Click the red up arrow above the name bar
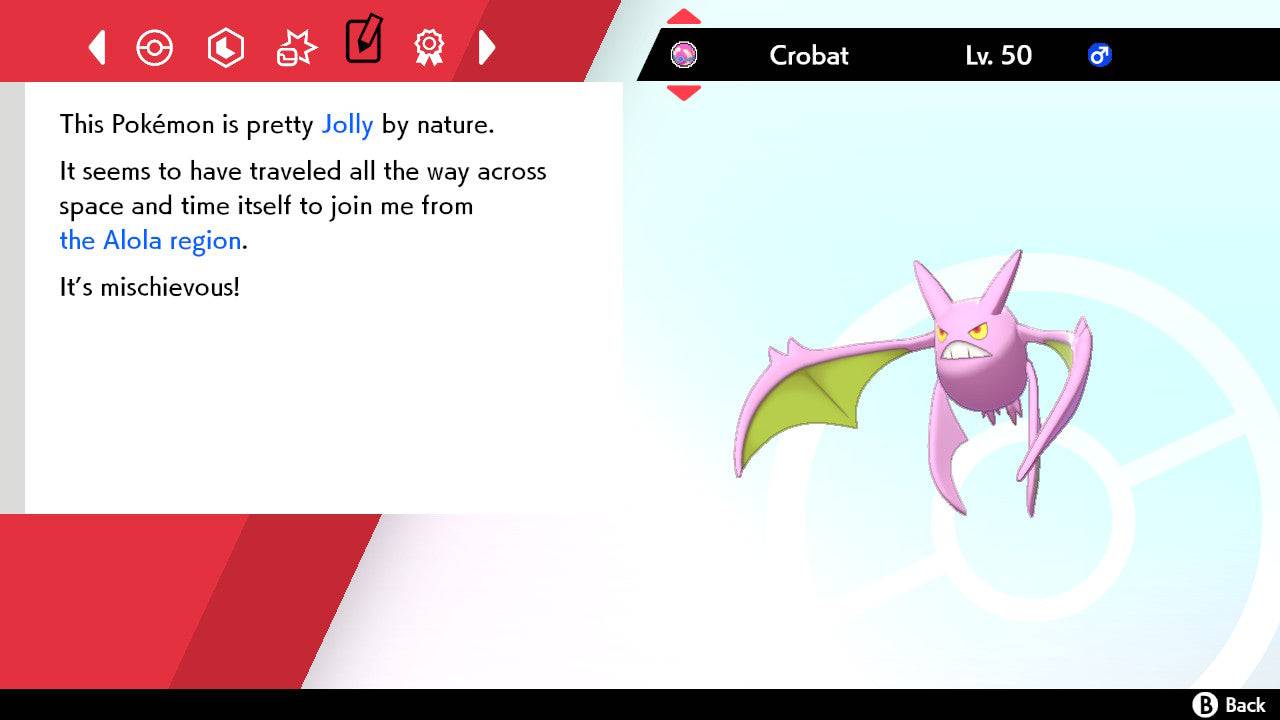 point(684,15)
